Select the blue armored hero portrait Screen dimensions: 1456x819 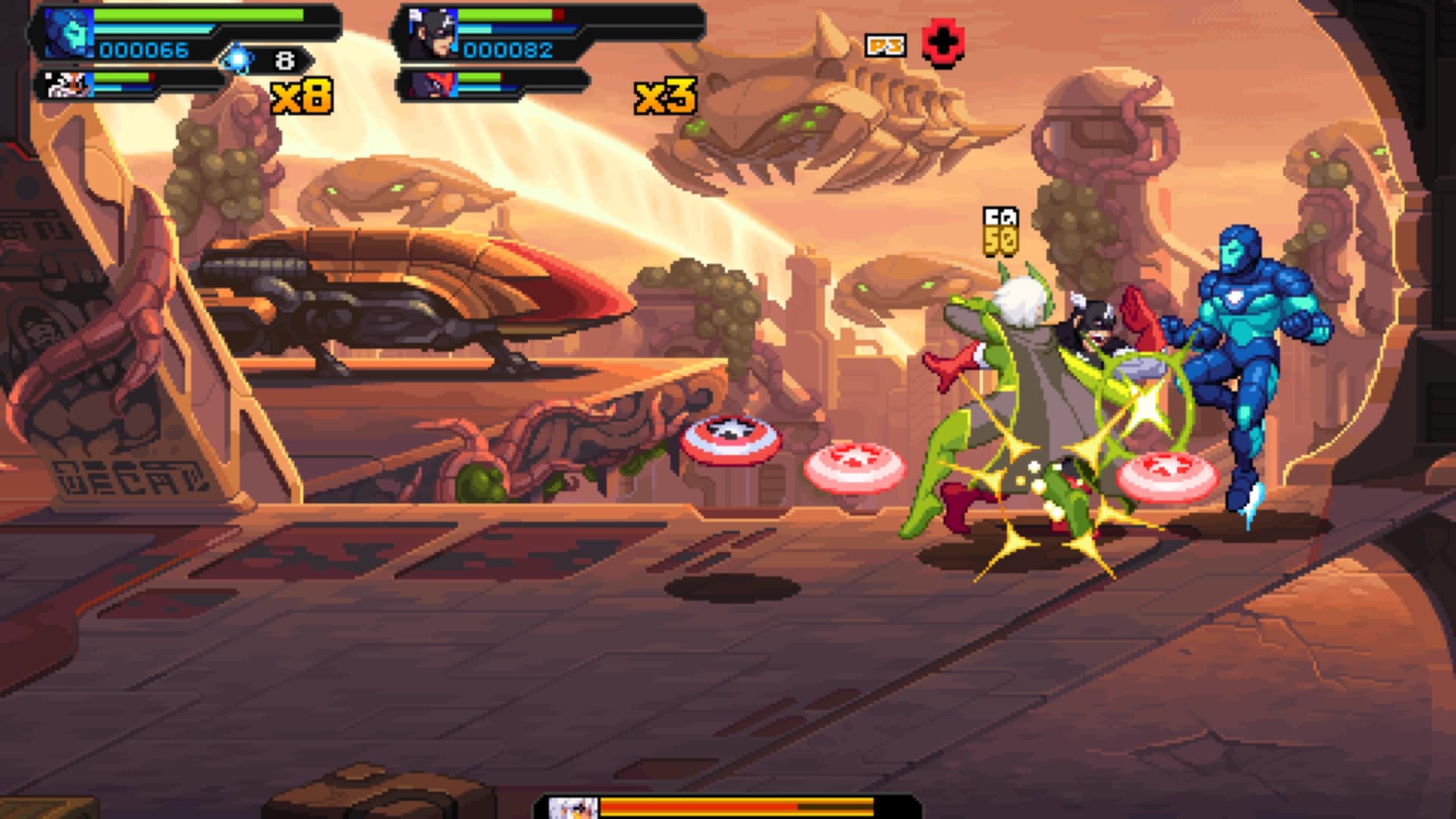point(68,33)
